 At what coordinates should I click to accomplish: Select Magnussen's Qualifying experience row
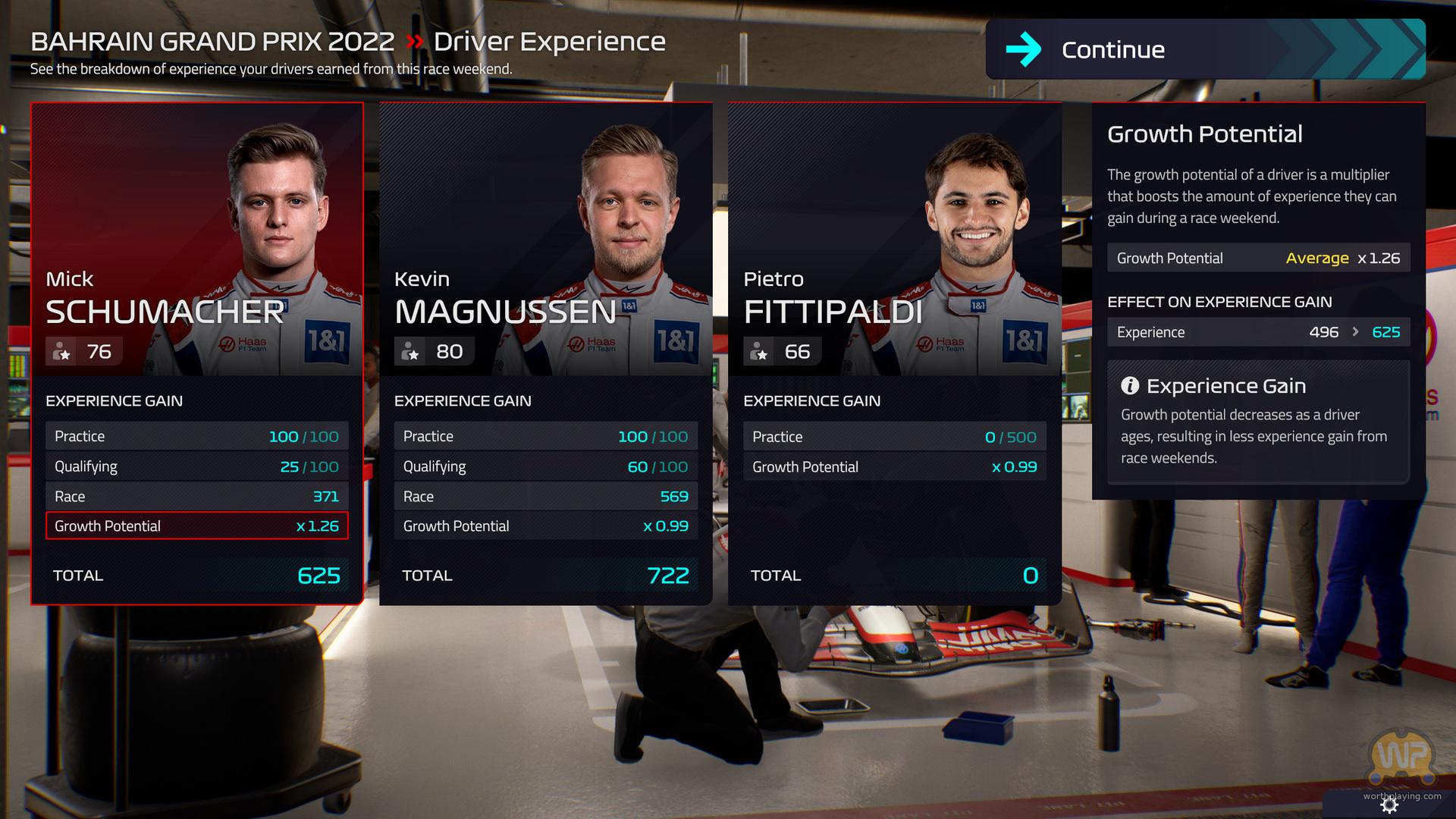(x=545, y=466)
